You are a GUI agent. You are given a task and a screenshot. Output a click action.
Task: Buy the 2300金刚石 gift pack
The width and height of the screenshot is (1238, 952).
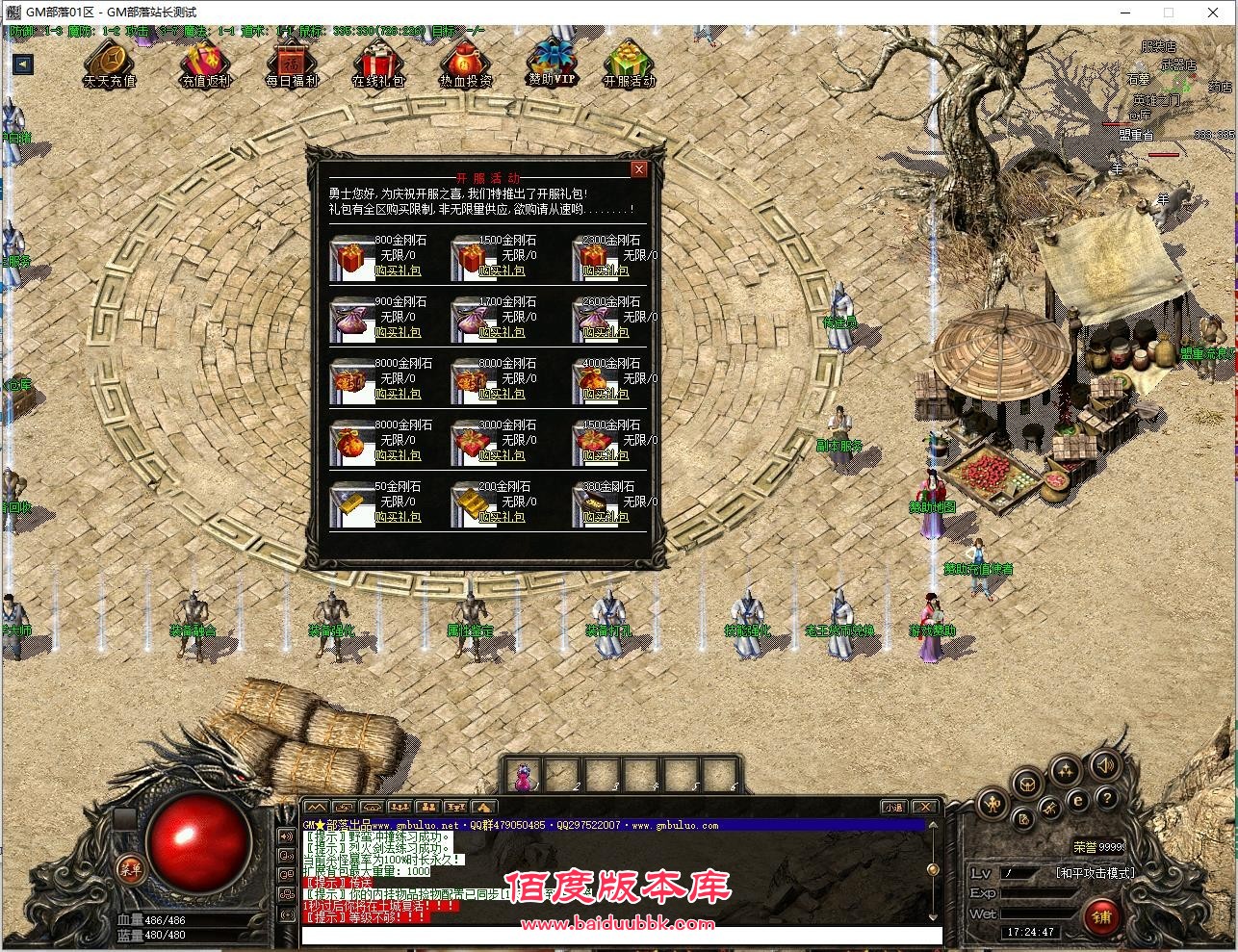tap(606, 271)
